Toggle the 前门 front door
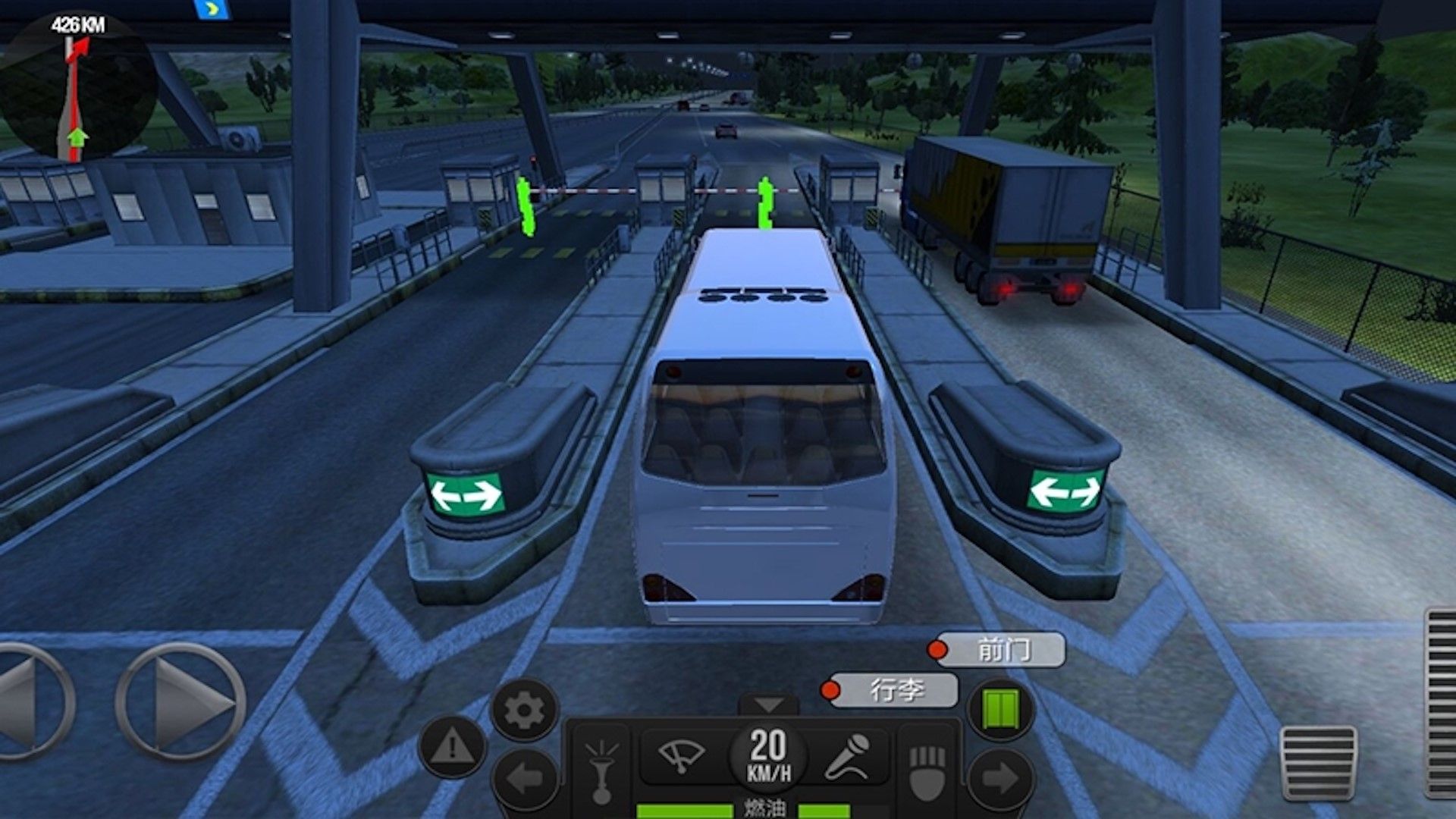The width and height of the screenshot is (1456, 819). click(1003, 650)
